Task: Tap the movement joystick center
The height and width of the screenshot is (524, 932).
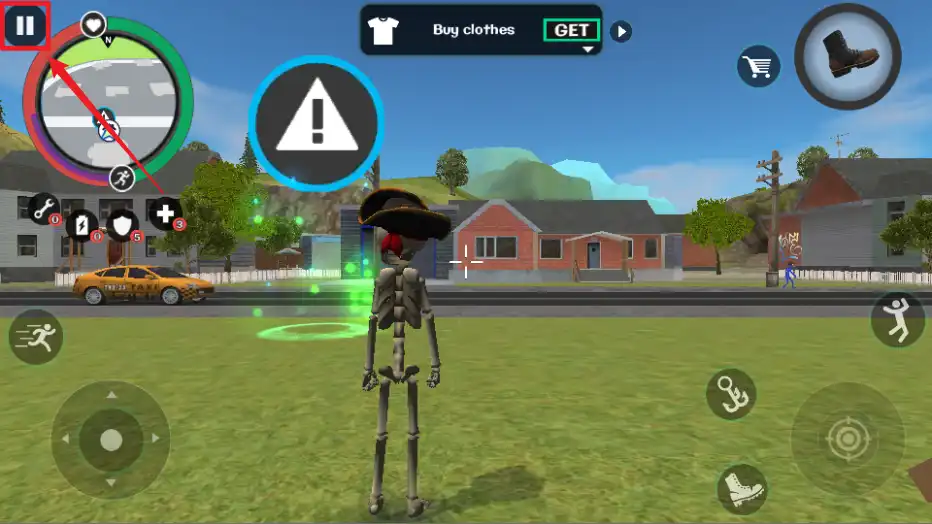Action: coord(111,439)
